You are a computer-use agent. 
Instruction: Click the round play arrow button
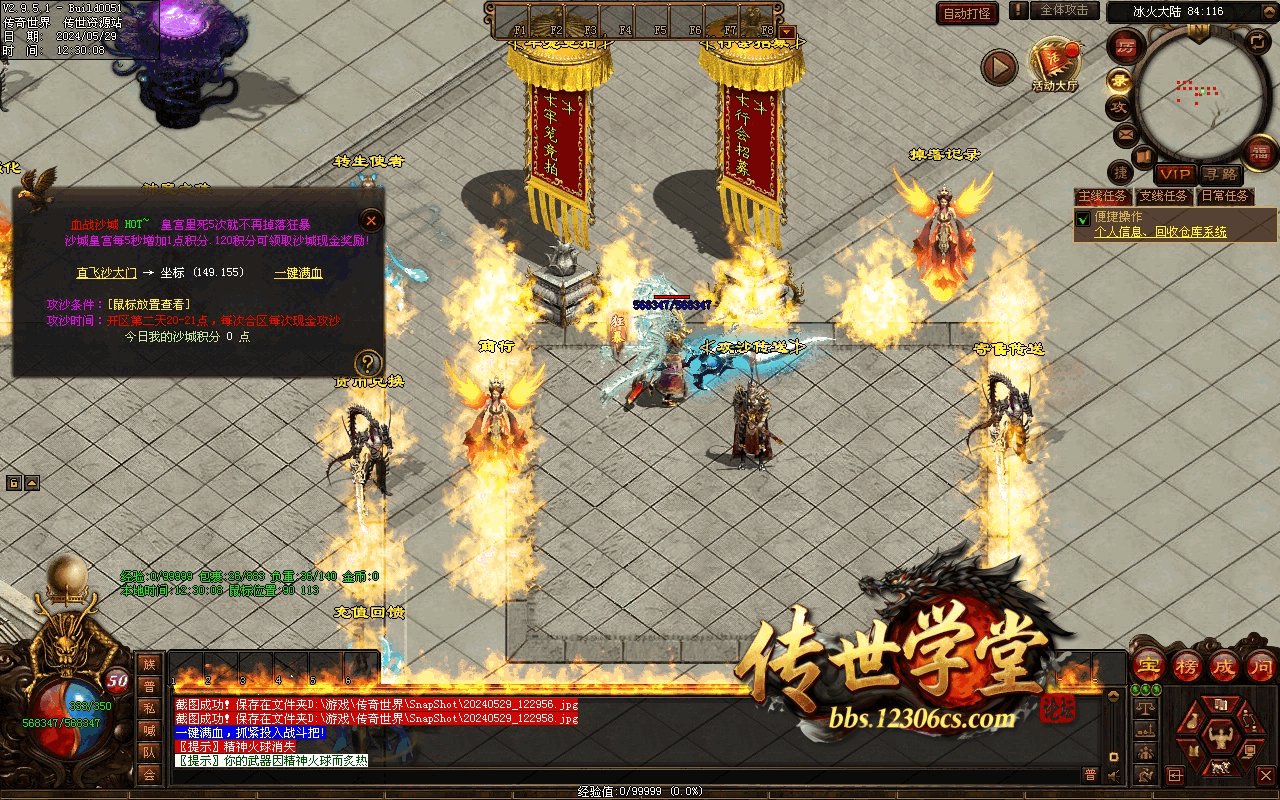998,67
